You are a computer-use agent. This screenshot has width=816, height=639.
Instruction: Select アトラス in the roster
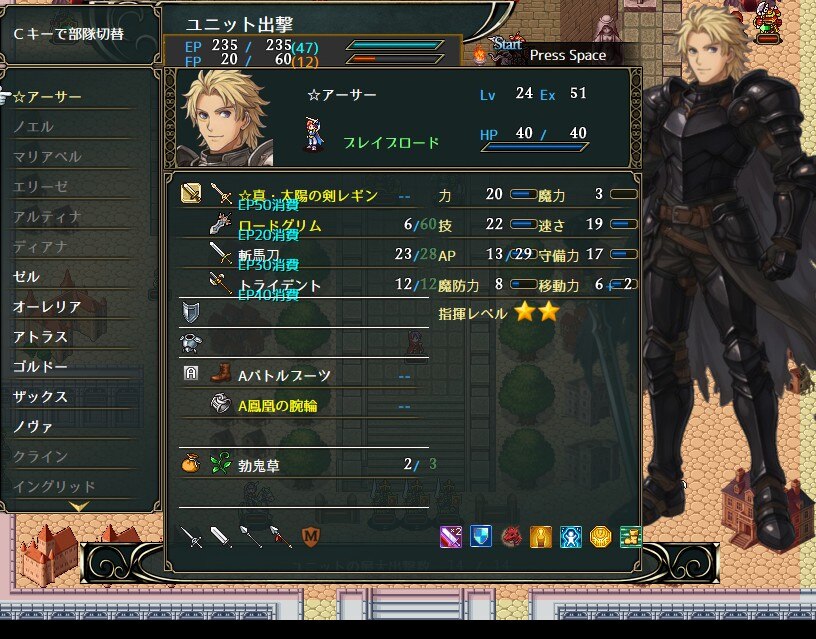41,337
